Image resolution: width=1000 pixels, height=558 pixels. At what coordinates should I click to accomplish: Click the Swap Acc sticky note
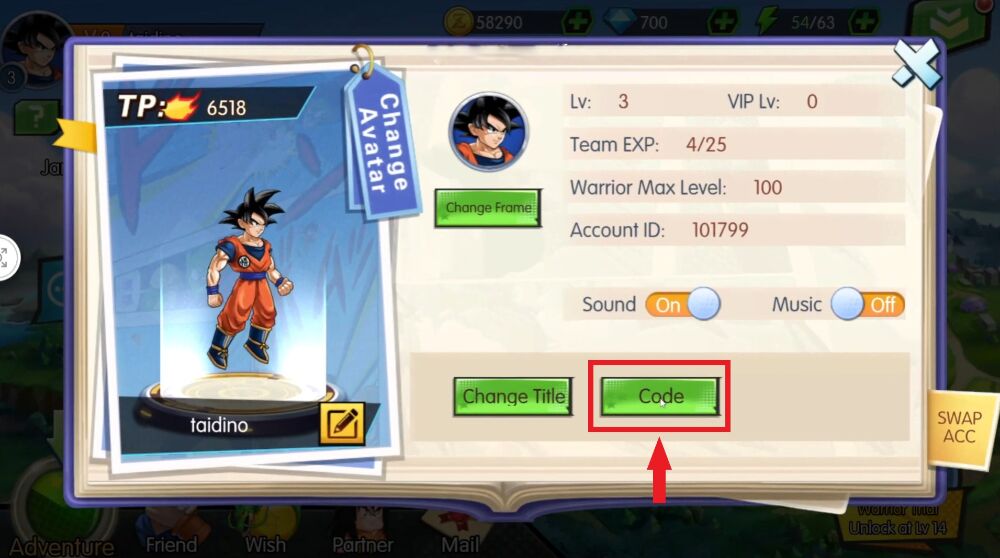pyautogui.click(x=959, y=427)
